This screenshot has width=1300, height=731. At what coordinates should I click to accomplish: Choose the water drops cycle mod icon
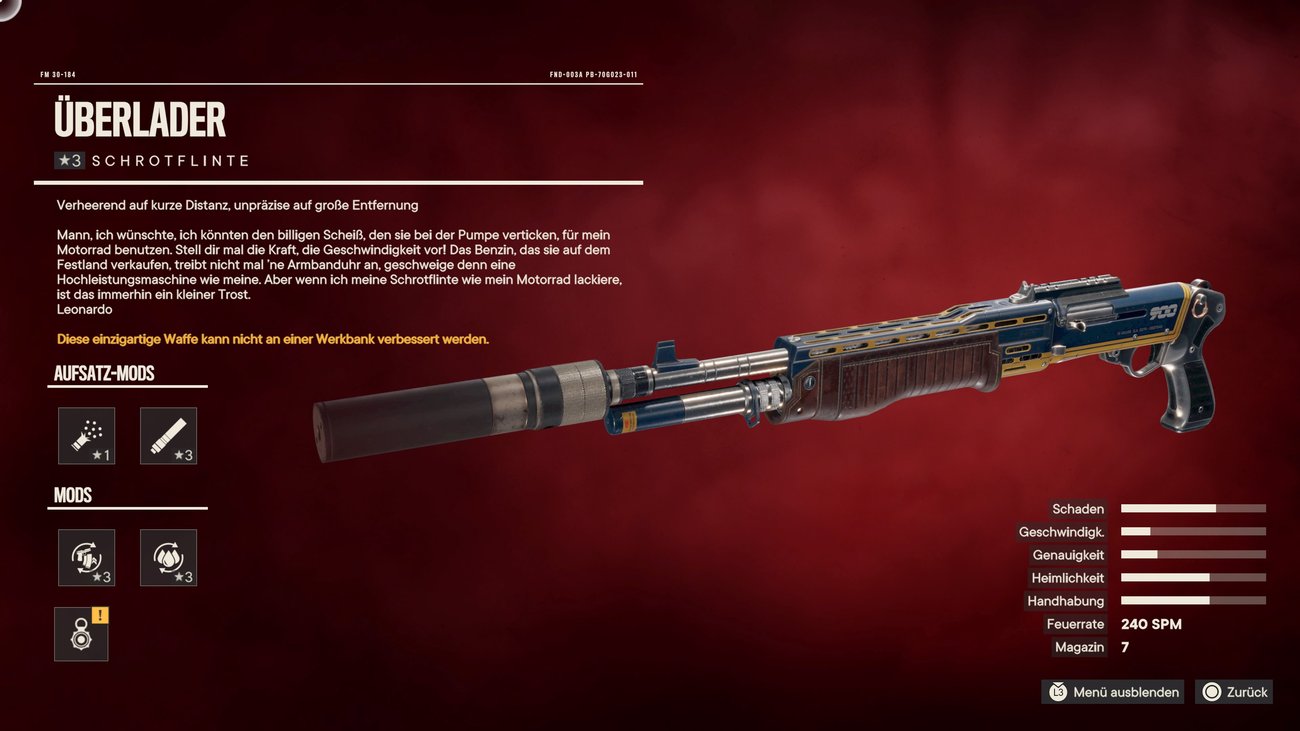pyautogui.click(x=168, y=558)
